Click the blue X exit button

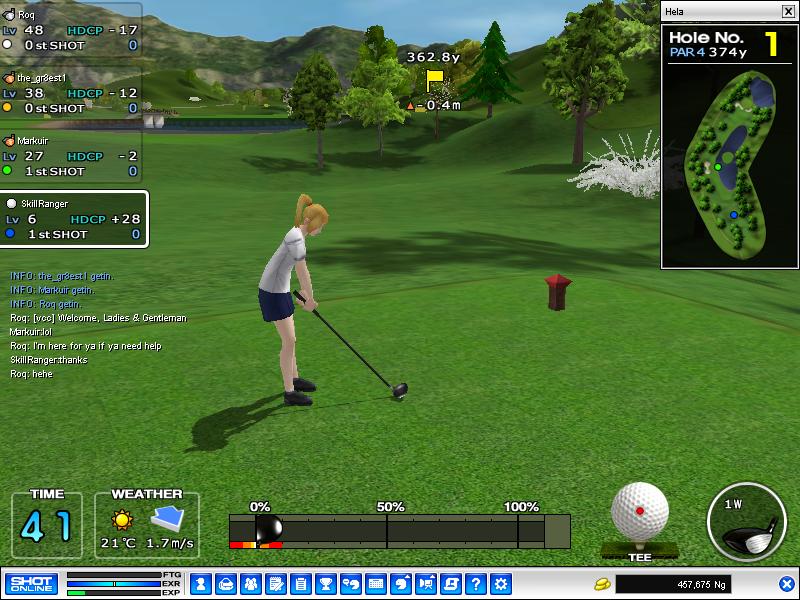click(787, 583)
